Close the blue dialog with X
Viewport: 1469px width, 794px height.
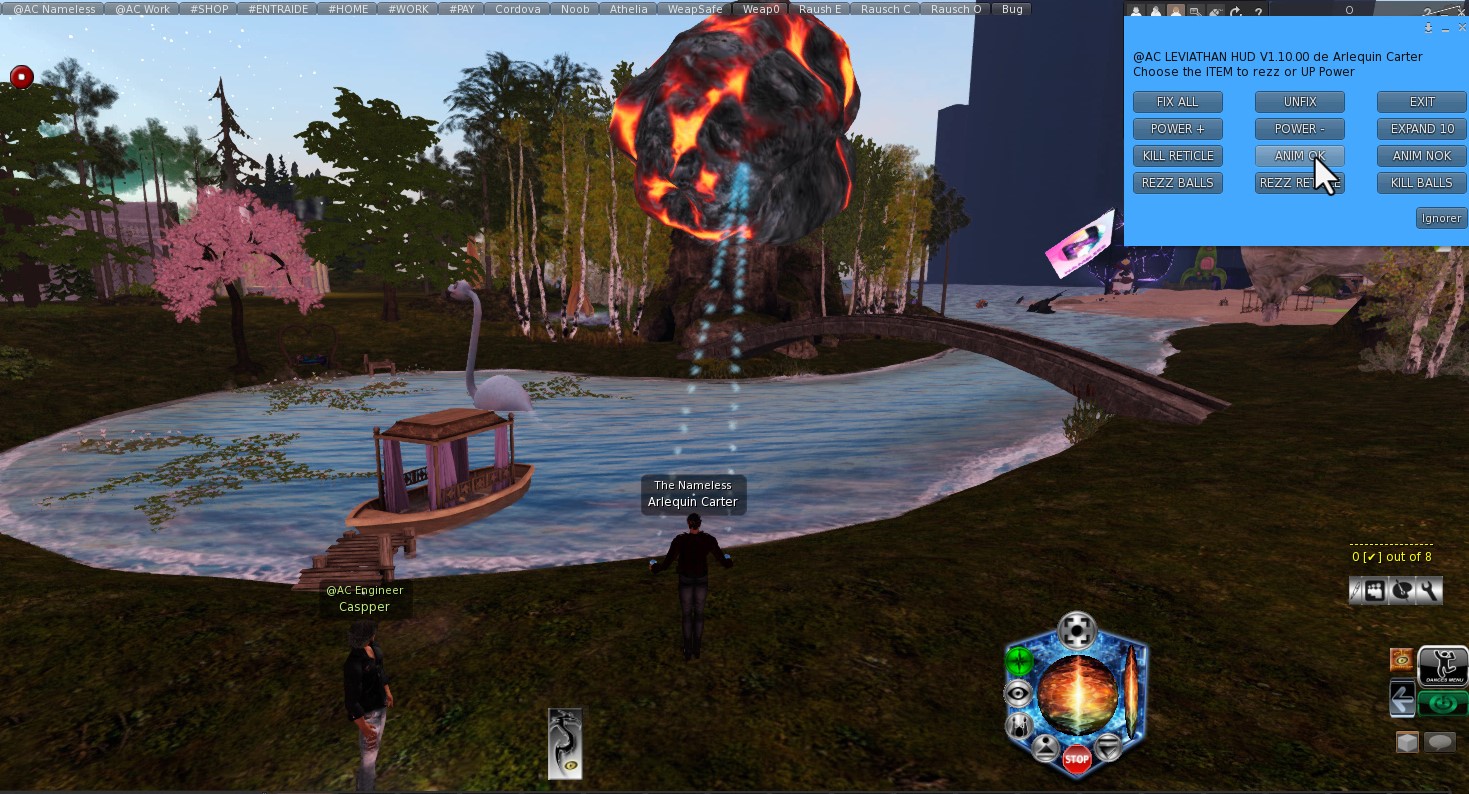1462,28
